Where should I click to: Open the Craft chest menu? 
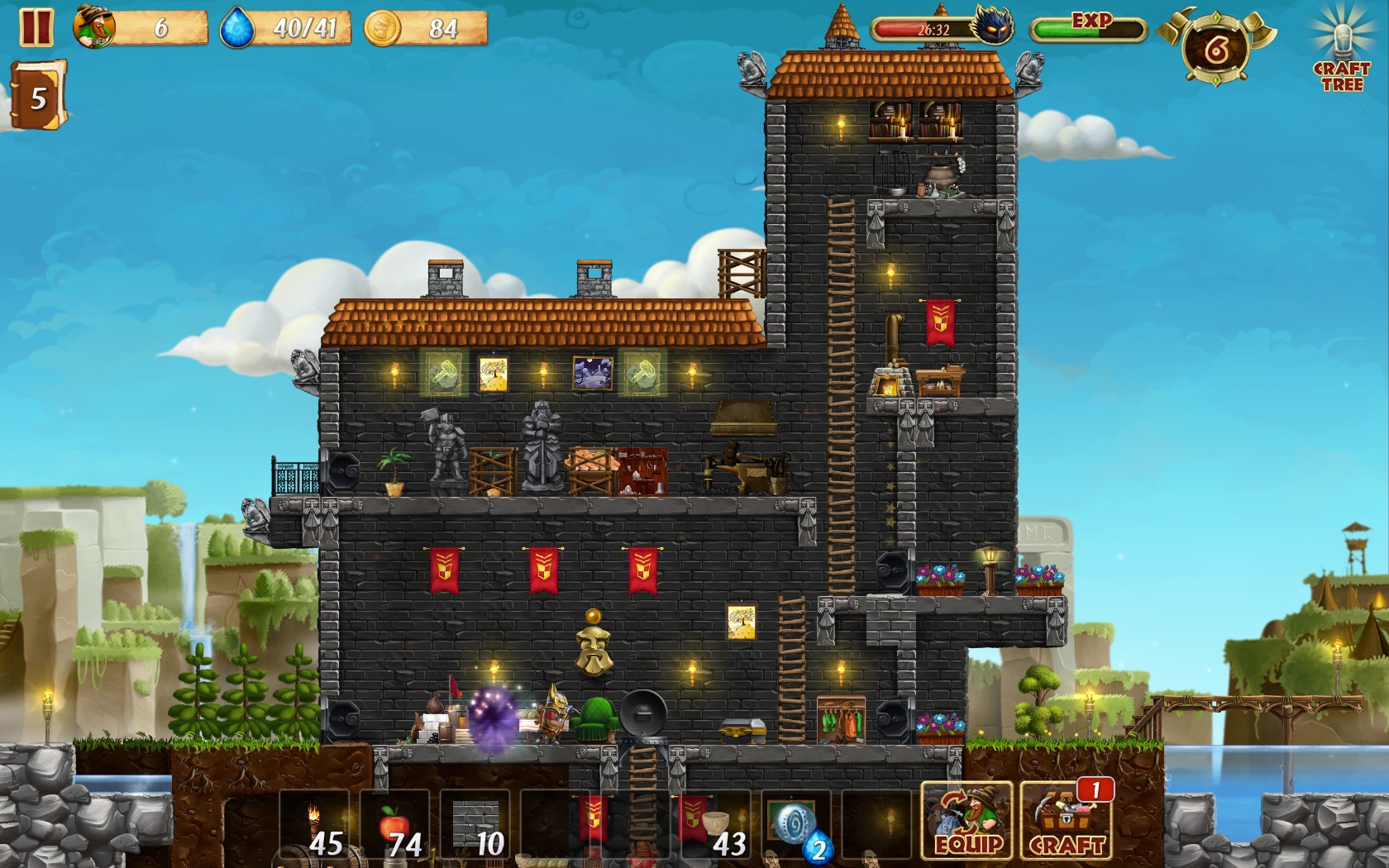(1067, 822)
